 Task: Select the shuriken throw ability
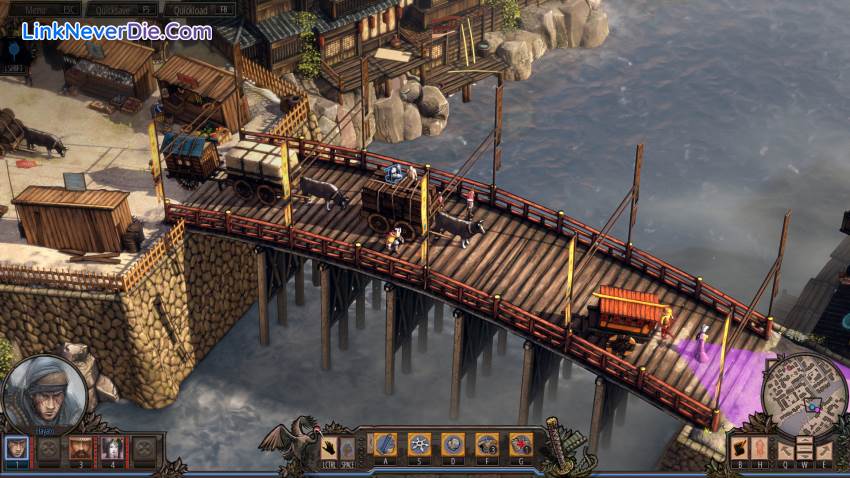tap(419, 444)
